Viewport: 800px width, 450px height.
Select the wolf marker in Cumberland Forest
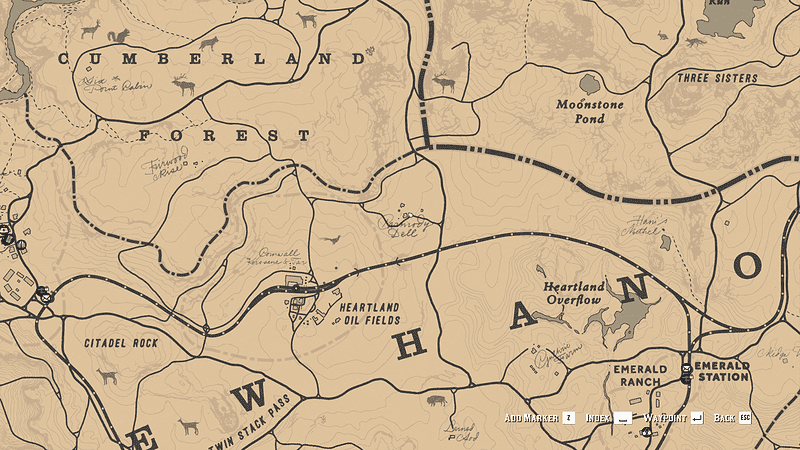[209, 43]
